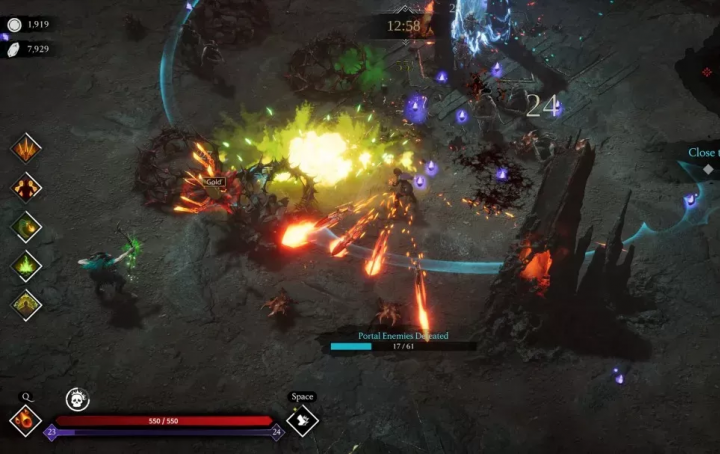This screenshot has height=454, width=720.
Task: Select the golden arch skill icon
Action: [26, 305]
